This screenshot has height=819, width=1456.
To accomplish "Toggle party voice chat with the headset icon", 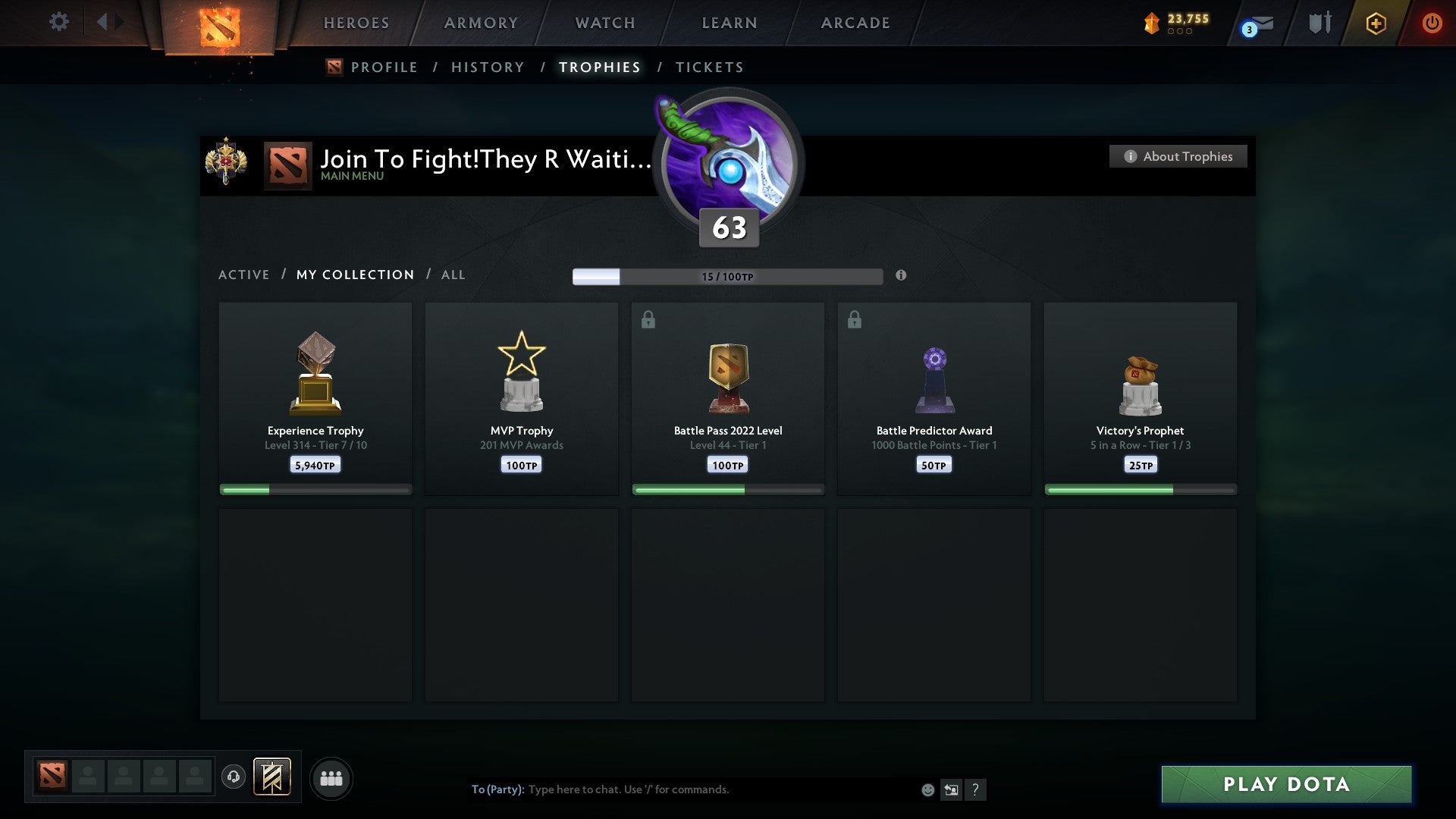I will coord(234,778).
